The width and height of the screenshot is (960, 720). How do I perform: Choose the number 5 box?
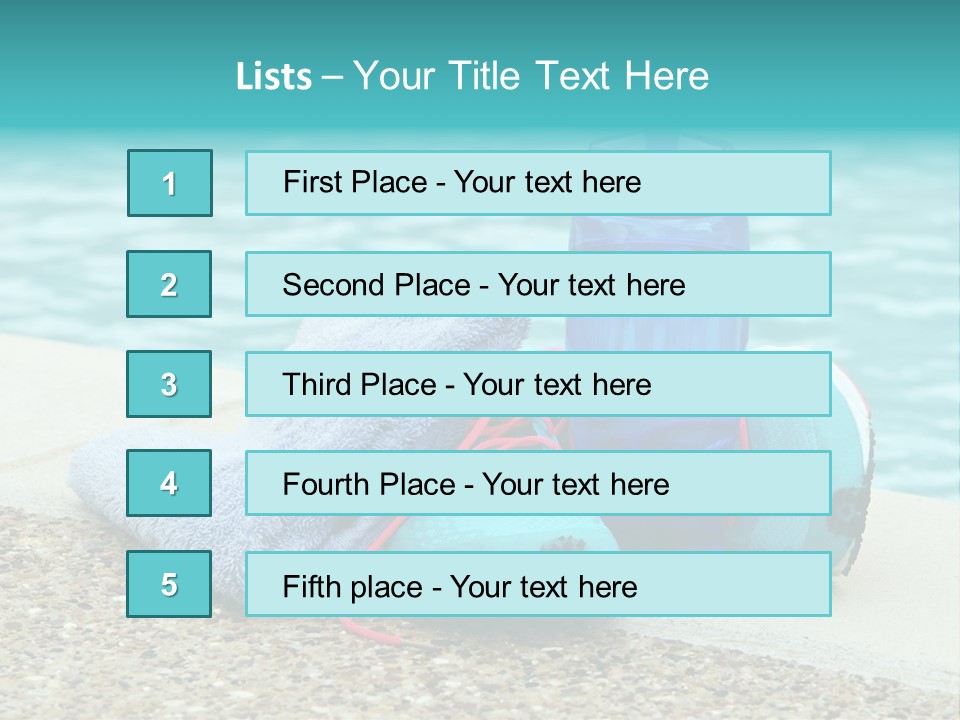tap(169, 584)
